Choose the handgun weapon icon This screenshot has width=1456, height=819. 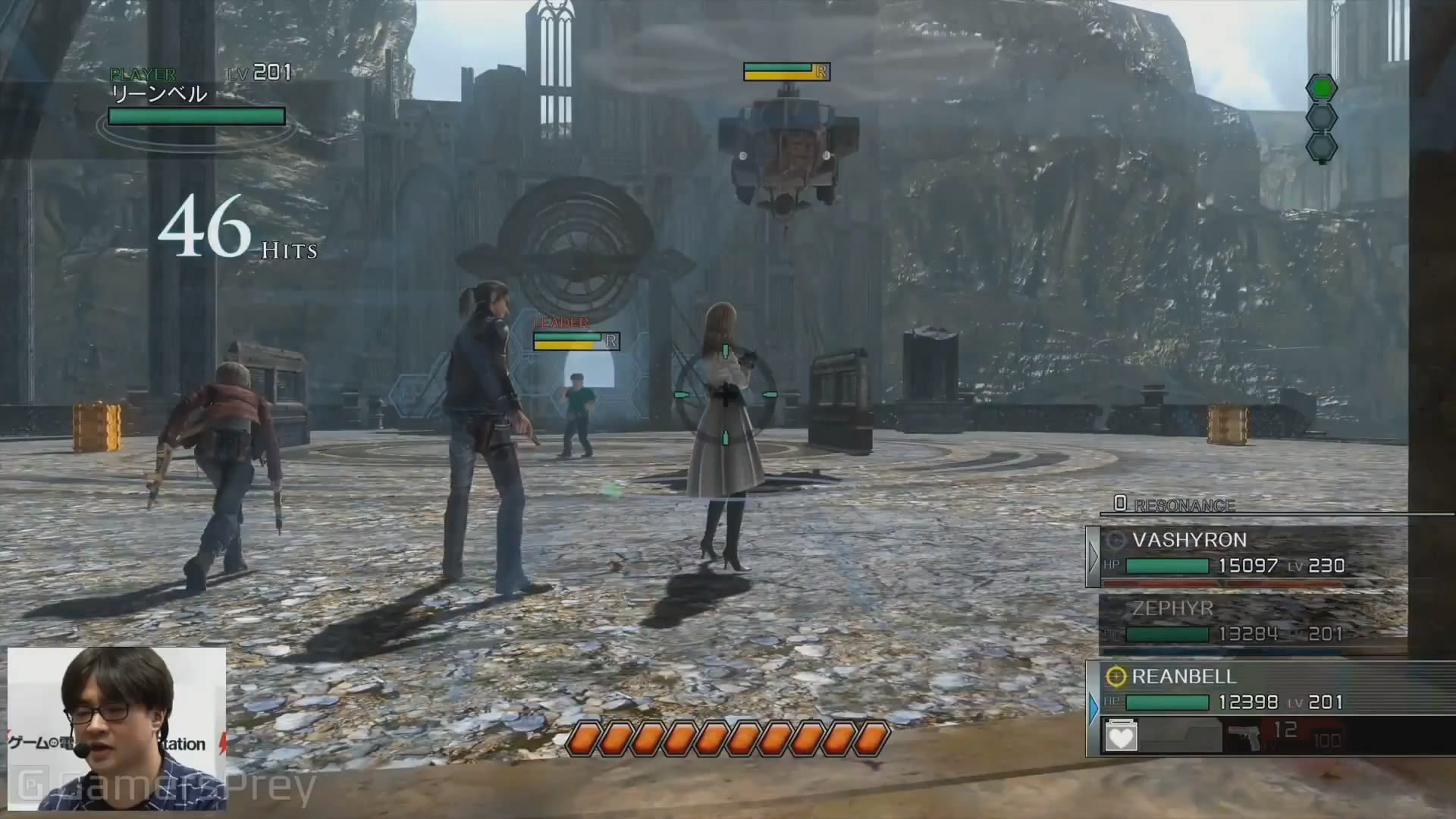(x=1244, y=736)
